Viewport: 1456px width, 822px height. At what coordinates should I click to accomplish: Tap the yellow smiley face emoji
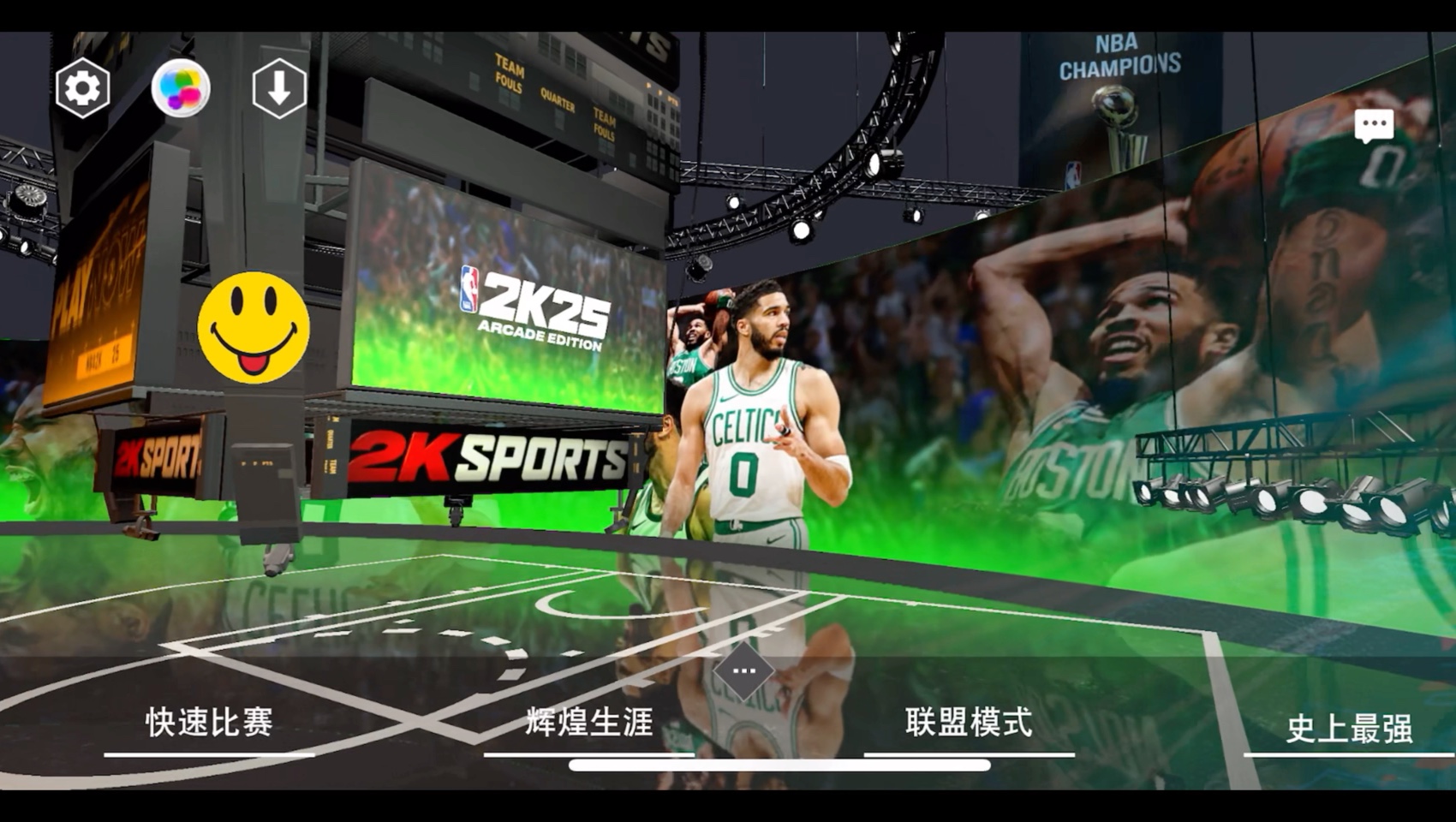(253, 327)
